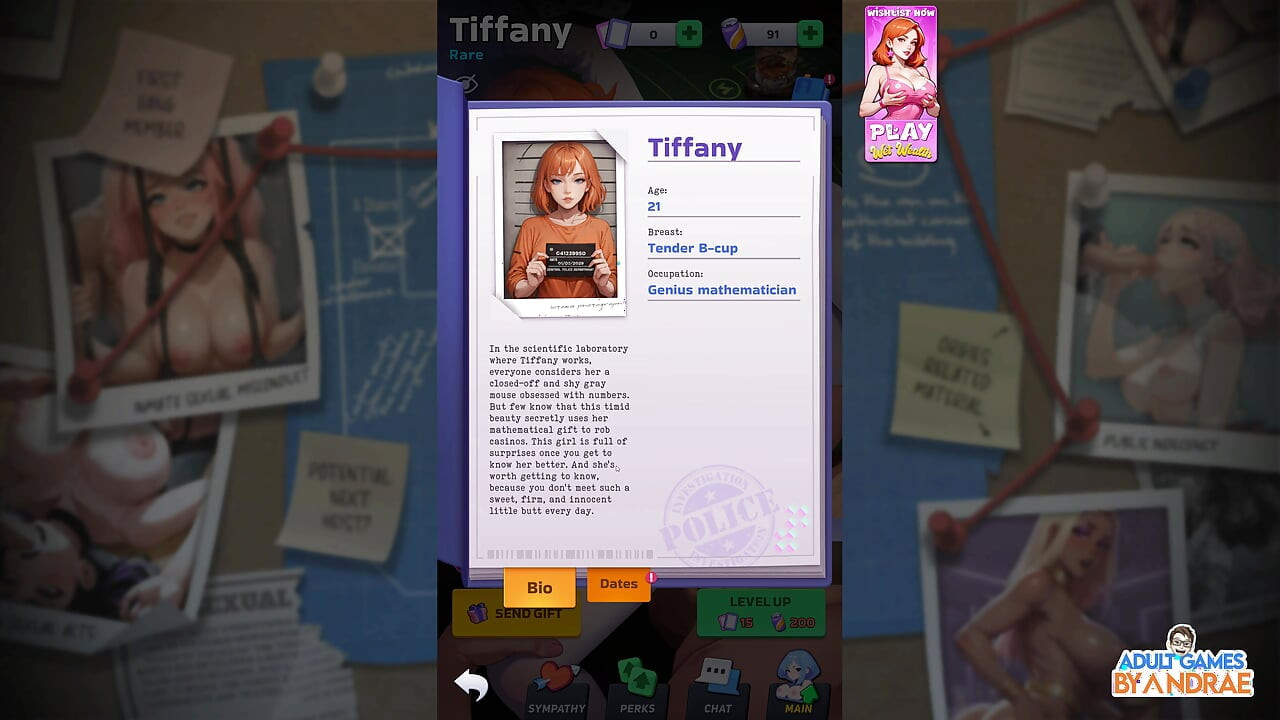Open the Dates tab

[x=618, y=583]
